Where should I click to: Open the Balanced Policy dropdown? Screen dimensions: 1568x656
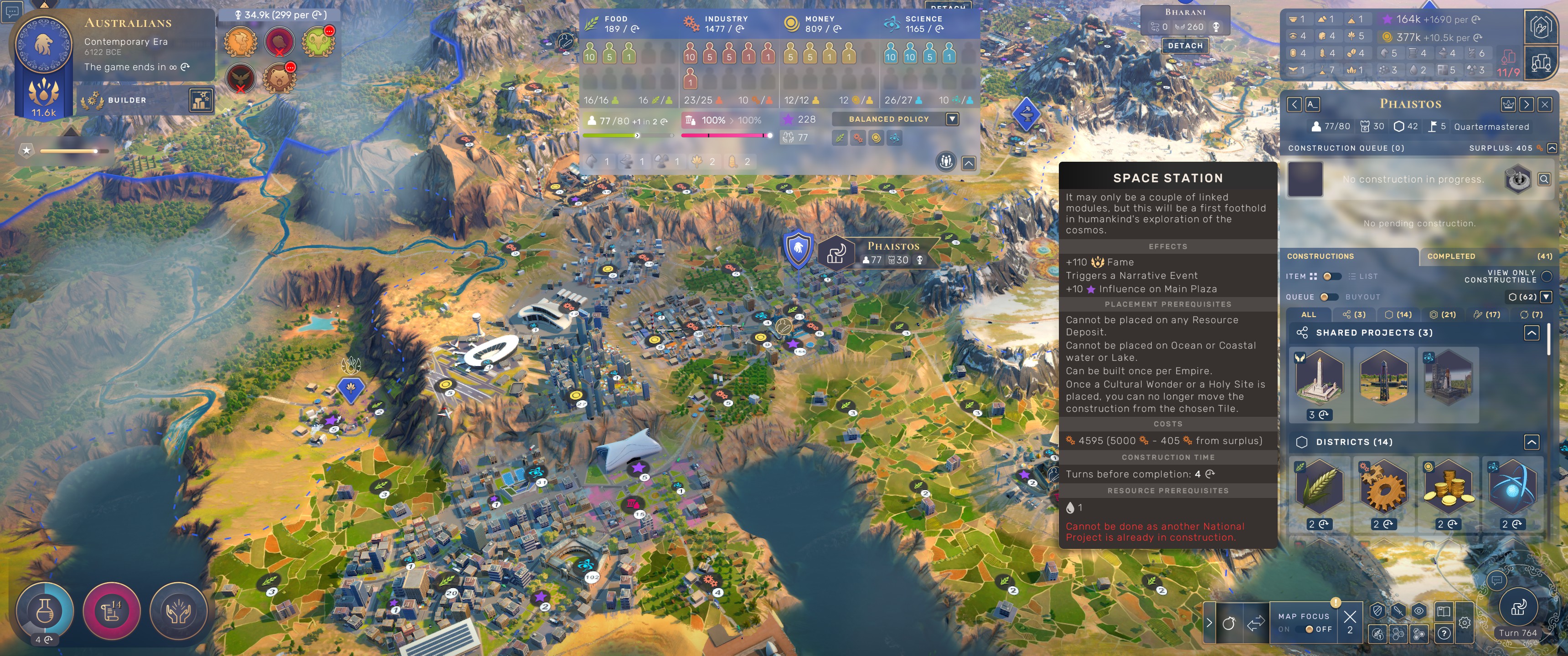pos(952,119)
